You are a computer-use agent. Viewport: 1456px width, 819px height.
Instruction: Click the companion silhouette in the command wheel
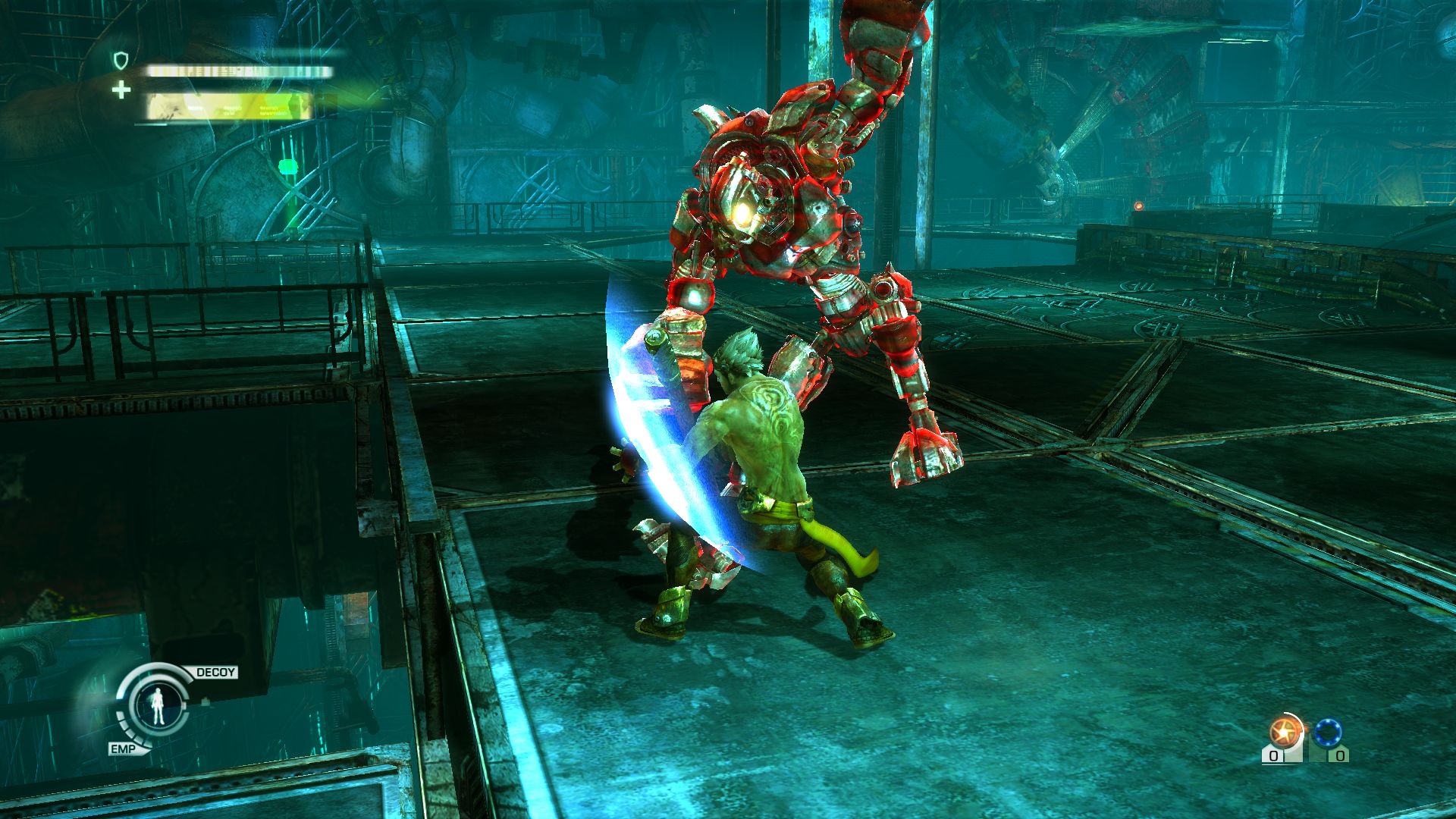coord(159,707)
